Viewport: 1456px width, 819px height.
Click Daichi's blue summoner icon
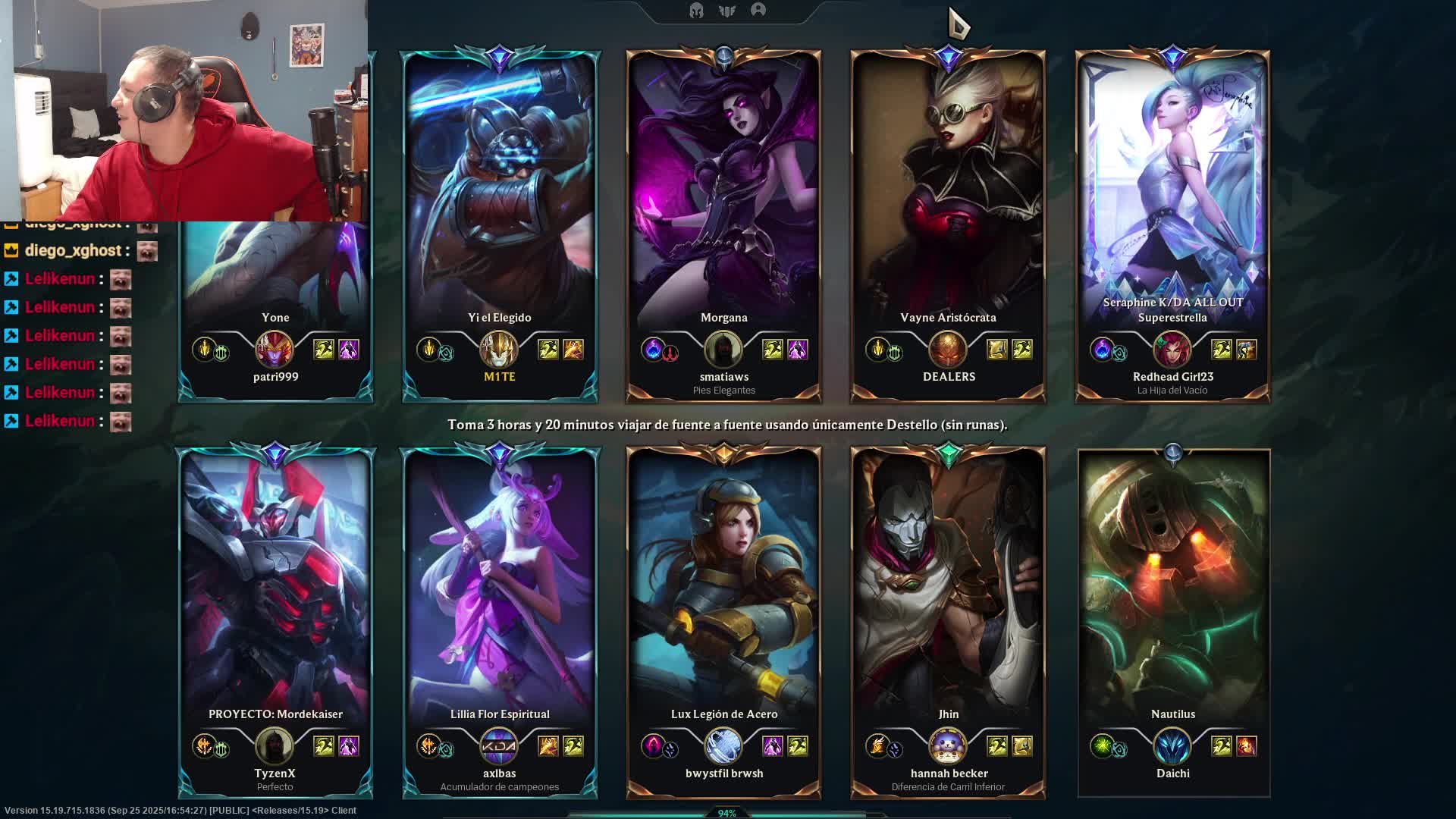click(1172, 746)
